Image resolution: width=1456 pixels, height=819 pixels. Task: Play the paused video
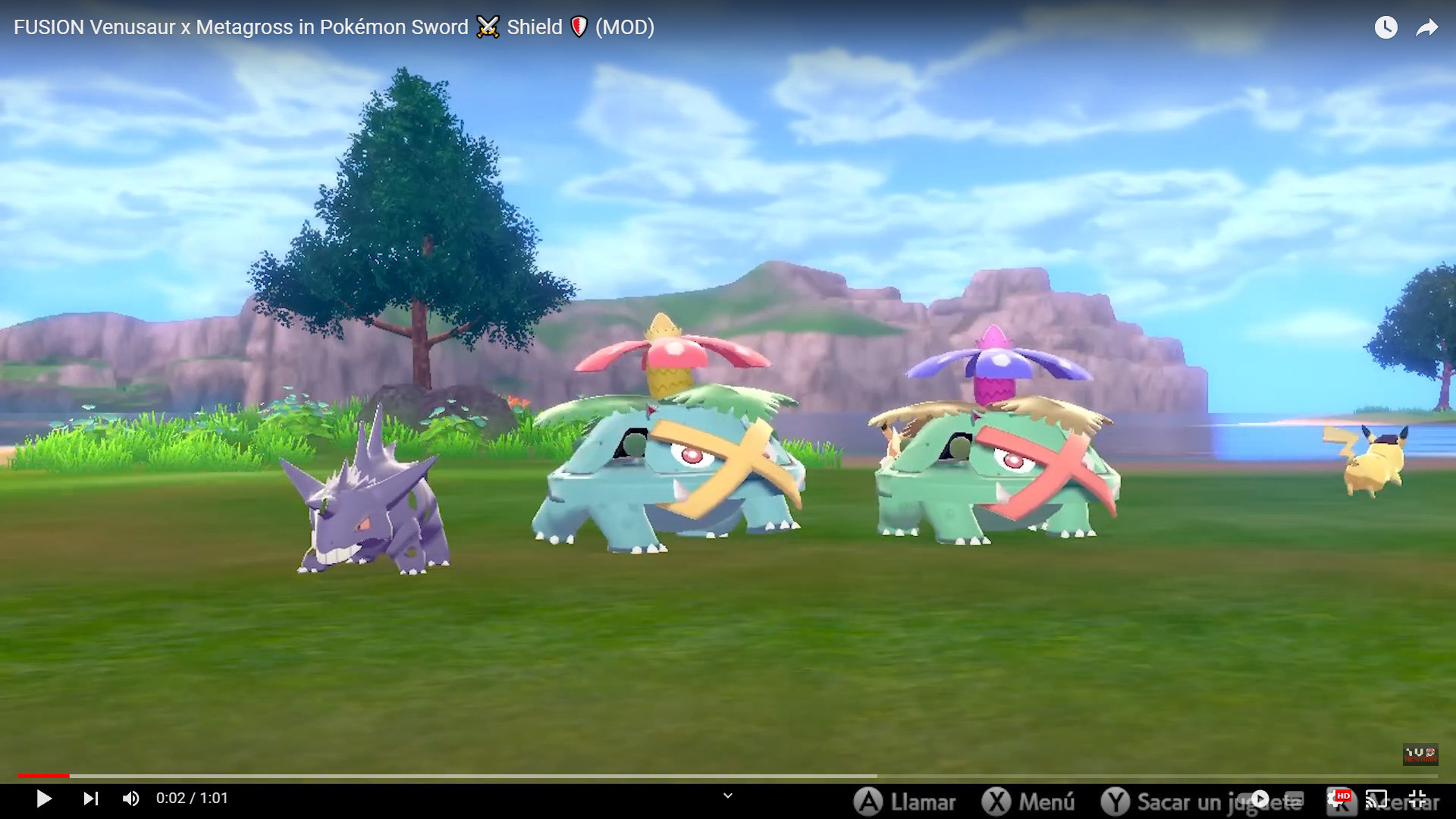click(x=44, y=799)
